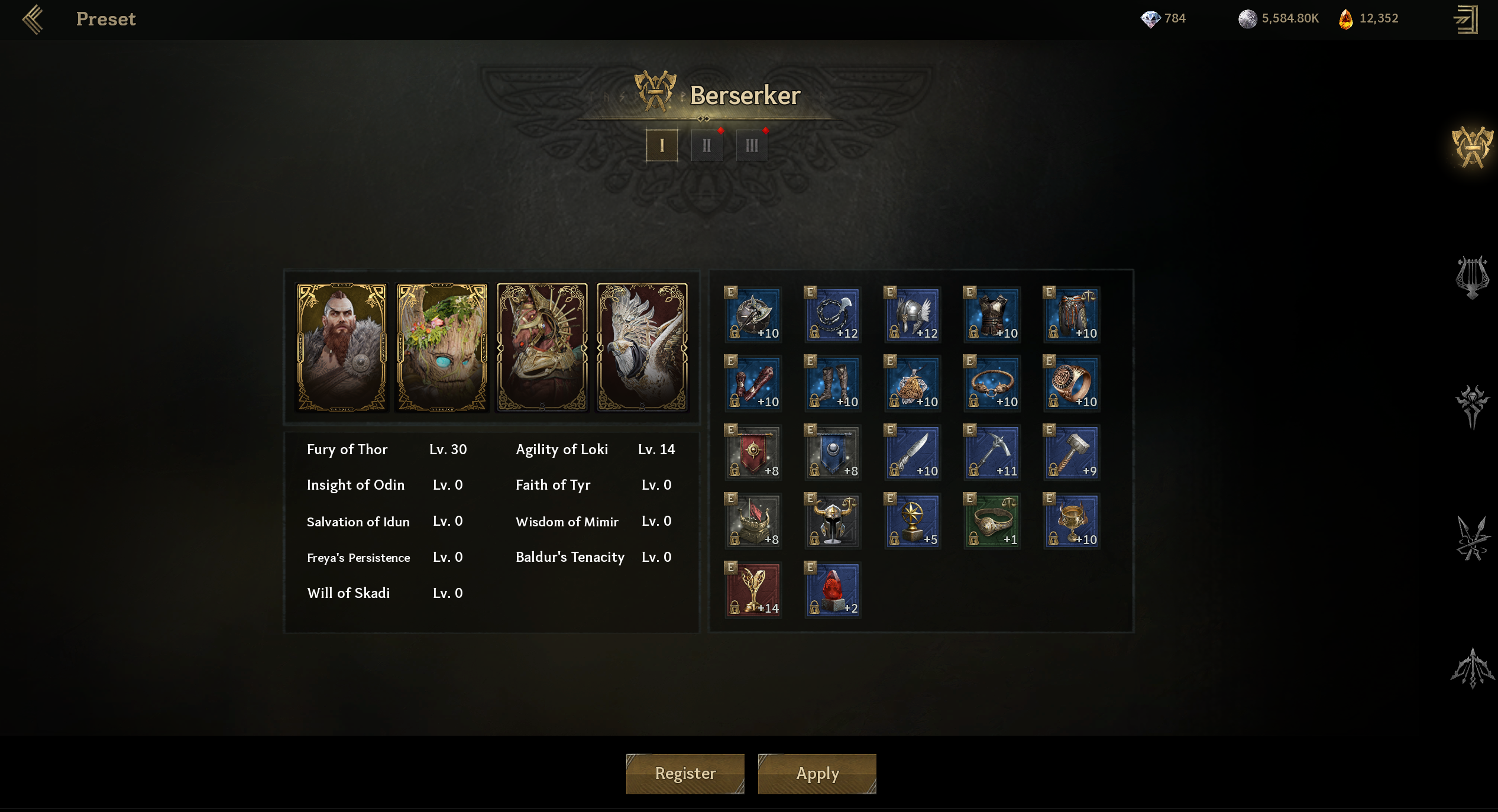Image resolution: width=1498 pixels, height=812 pixels.
Task: Open the exit menu icon at top right
Action: (x=1465, y=19)
